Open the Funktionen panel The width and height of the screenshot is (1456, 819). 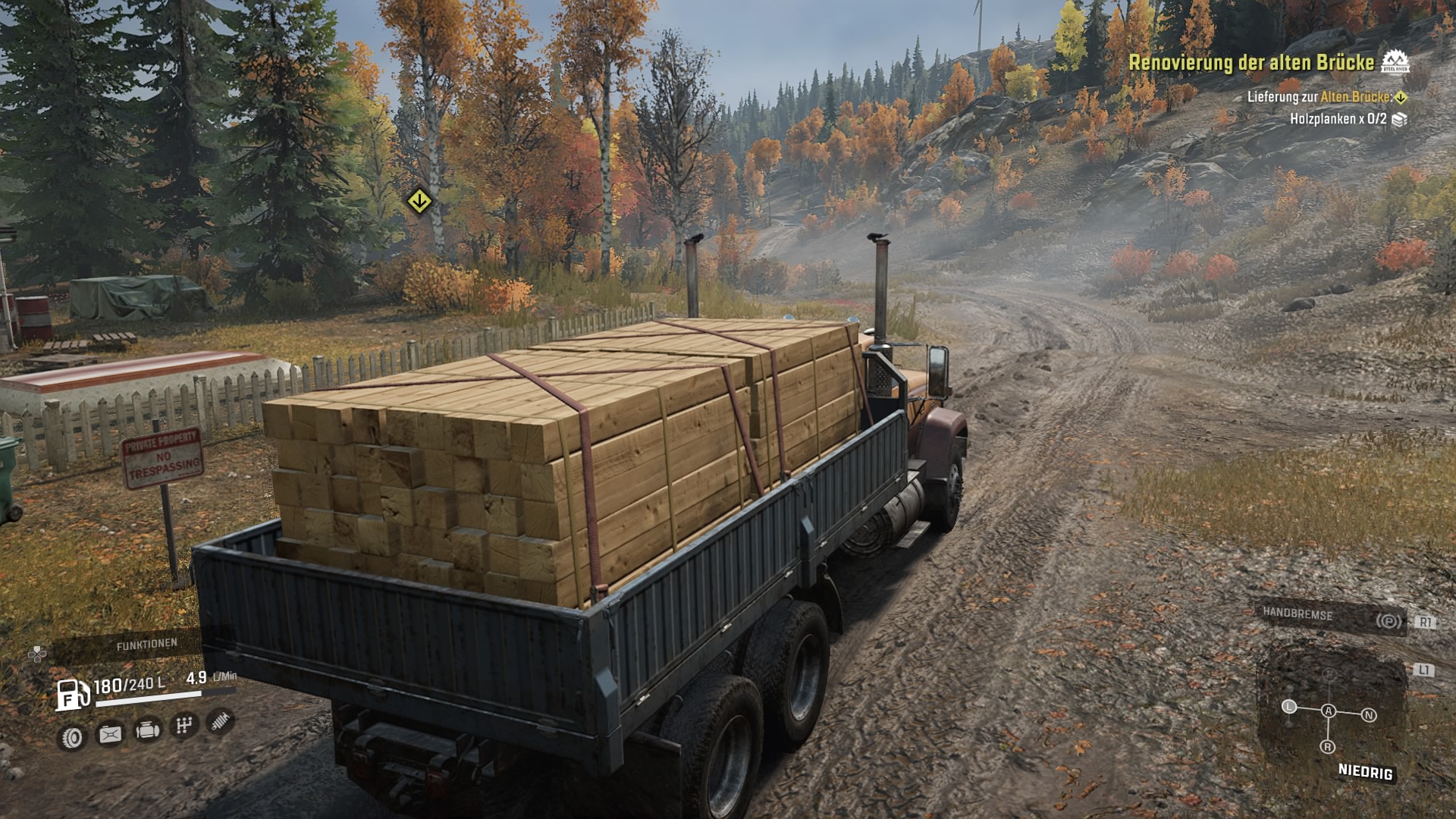[146, 645]
